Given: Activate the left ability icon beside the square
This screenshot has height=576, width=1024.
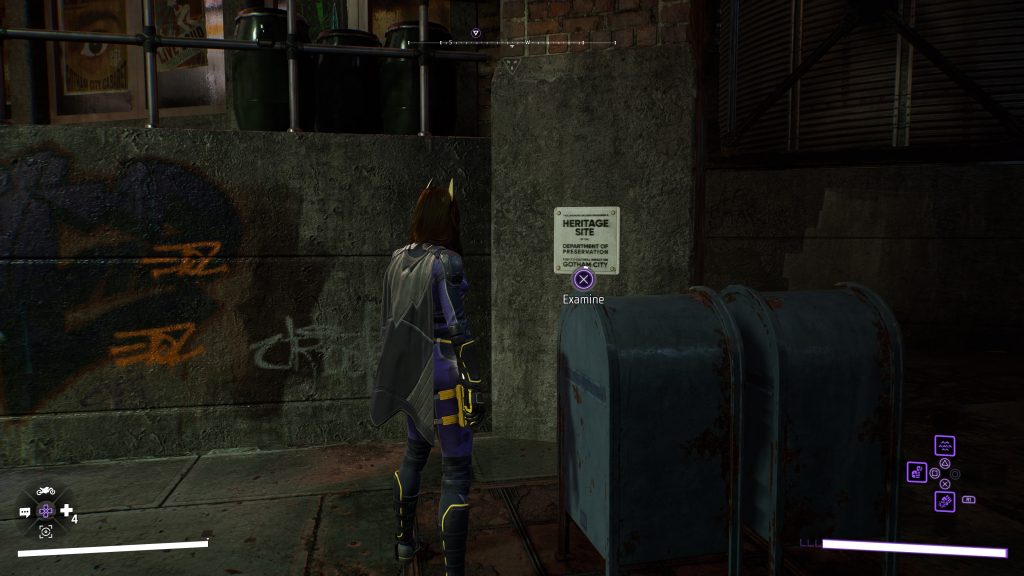Looking at the screenshot, I should pos(917,471).
